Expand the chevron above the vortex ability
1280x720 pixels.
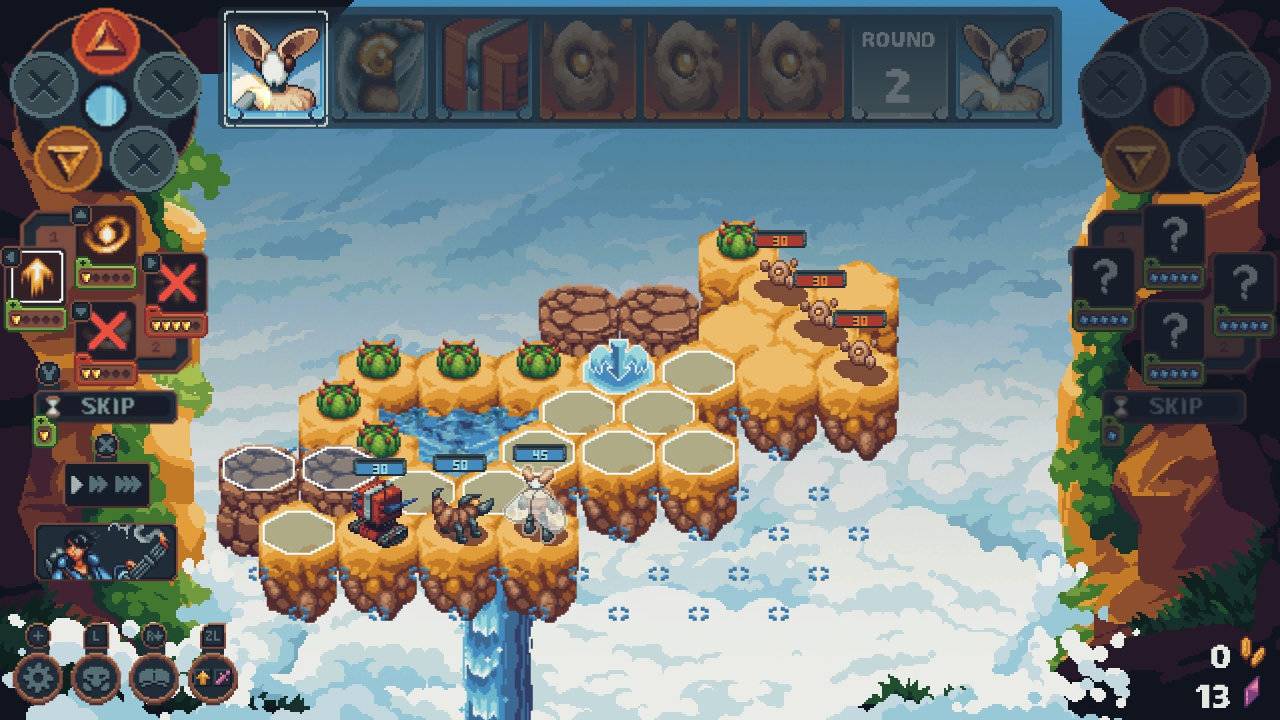click(x=80, y=213)
